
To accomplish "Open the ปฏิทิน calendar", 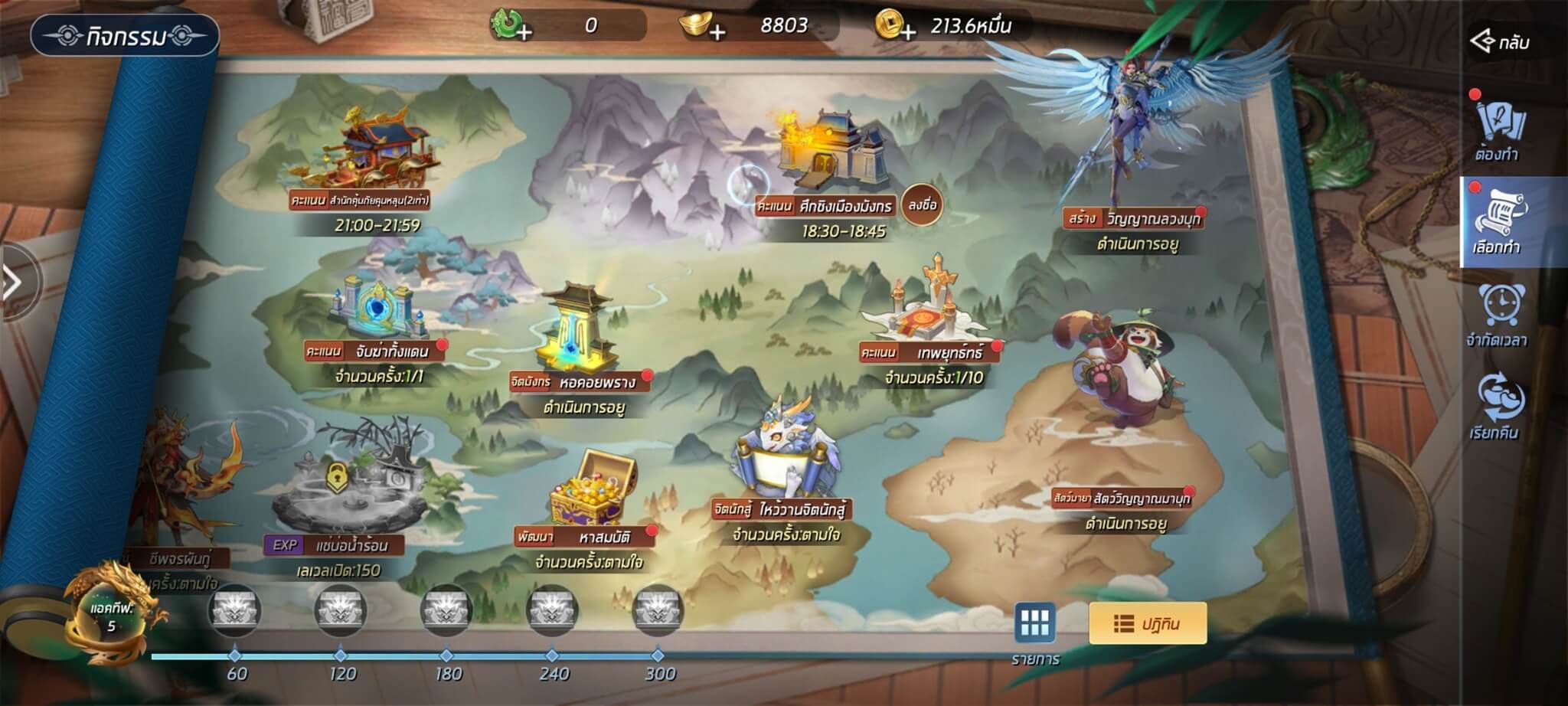I will pos(1147,624).
